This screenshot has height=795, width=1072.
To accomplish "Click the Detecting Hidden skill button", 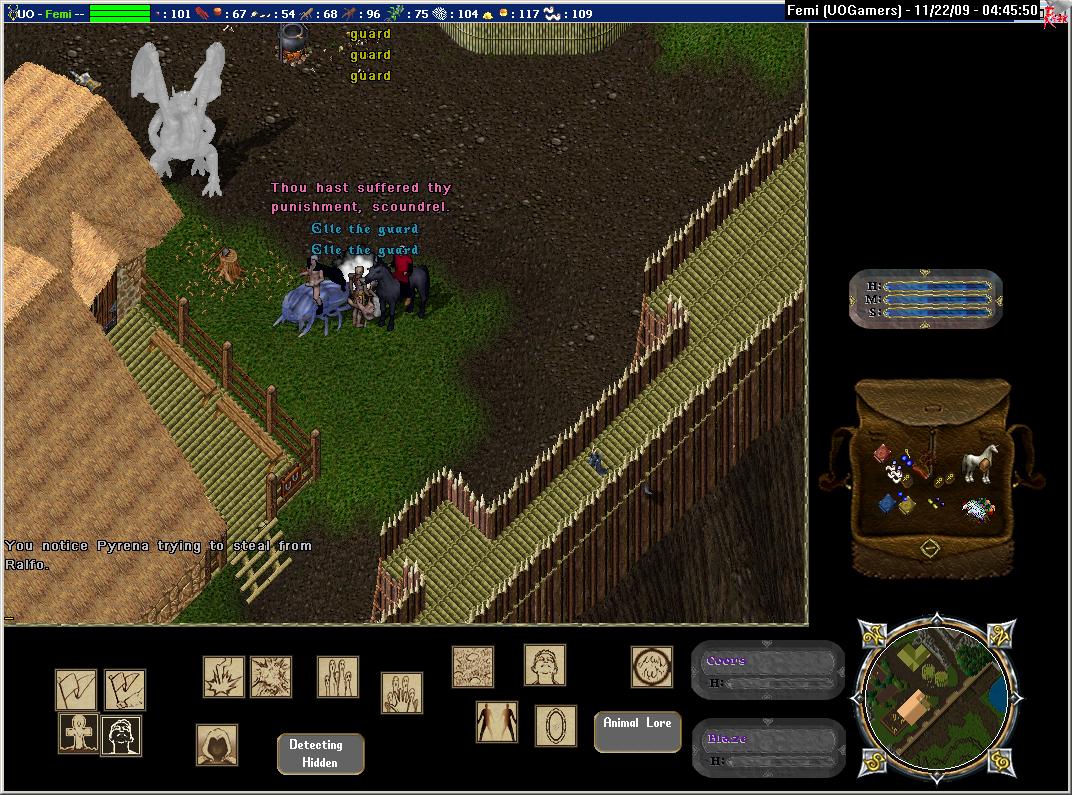I will pos(320,754).
